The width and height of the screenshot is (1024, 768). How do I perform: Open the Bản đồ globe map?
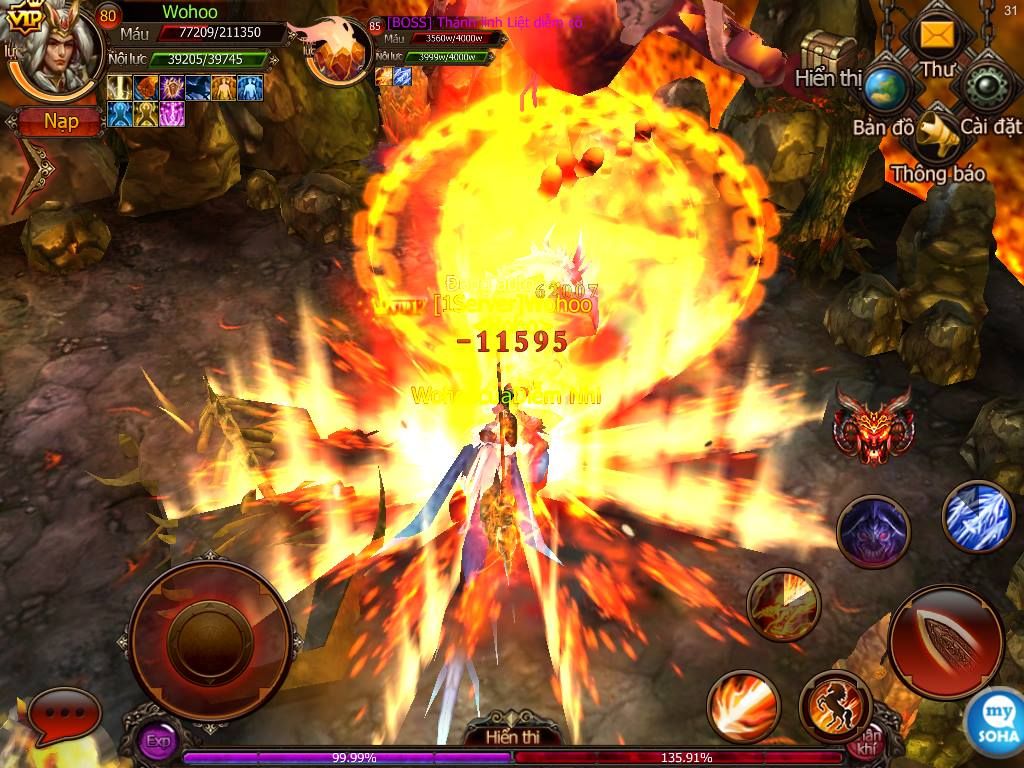pyautogui.click(x=885, y=88)
